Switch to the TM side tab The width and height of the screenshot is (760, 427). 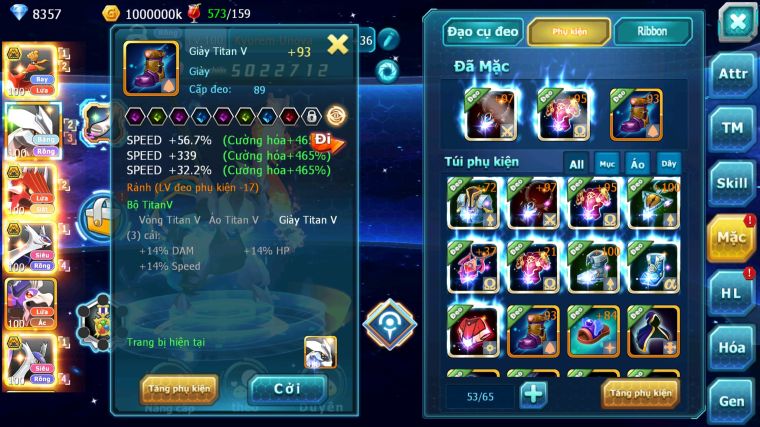(731, 128)
